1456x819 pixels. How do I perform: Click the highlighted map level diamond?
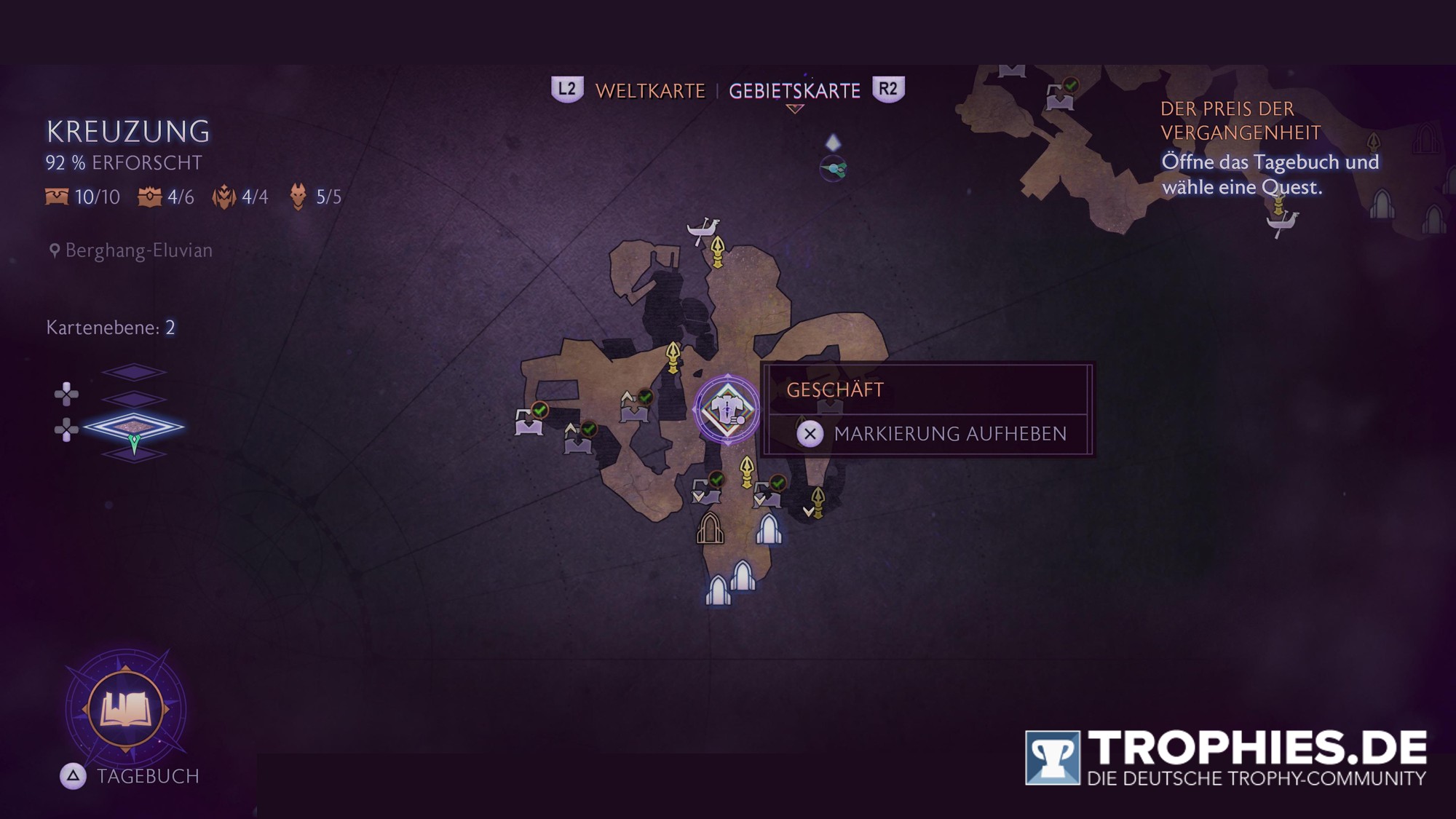click(x=133, y=427)
